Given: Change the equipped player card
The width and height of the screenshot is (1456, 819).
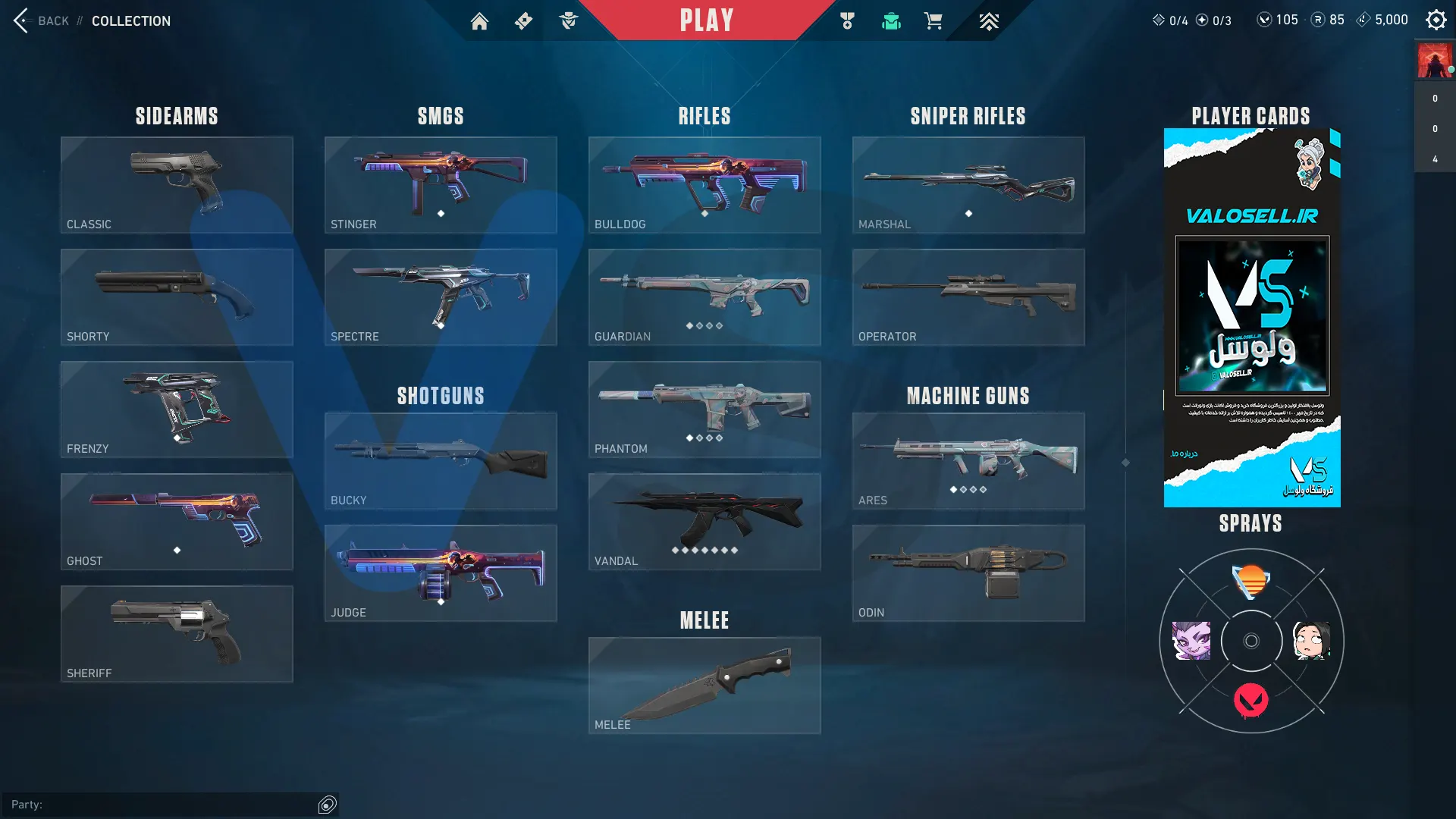Looking at the screenshot, I should (1252, 317).
